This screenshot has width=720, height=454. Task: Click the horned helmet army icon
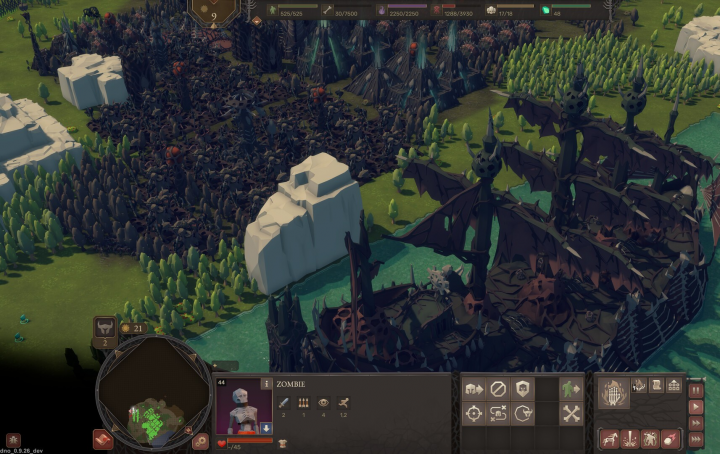pyautogui.click(x=104, y=328)
